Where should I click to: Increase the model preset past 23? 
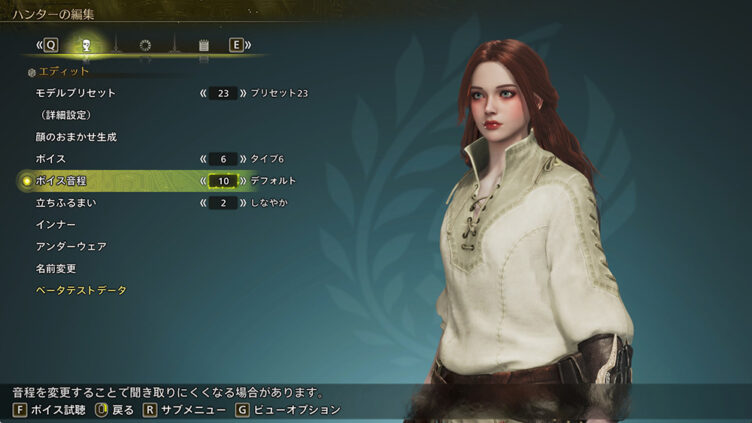(x=242, y=93)
